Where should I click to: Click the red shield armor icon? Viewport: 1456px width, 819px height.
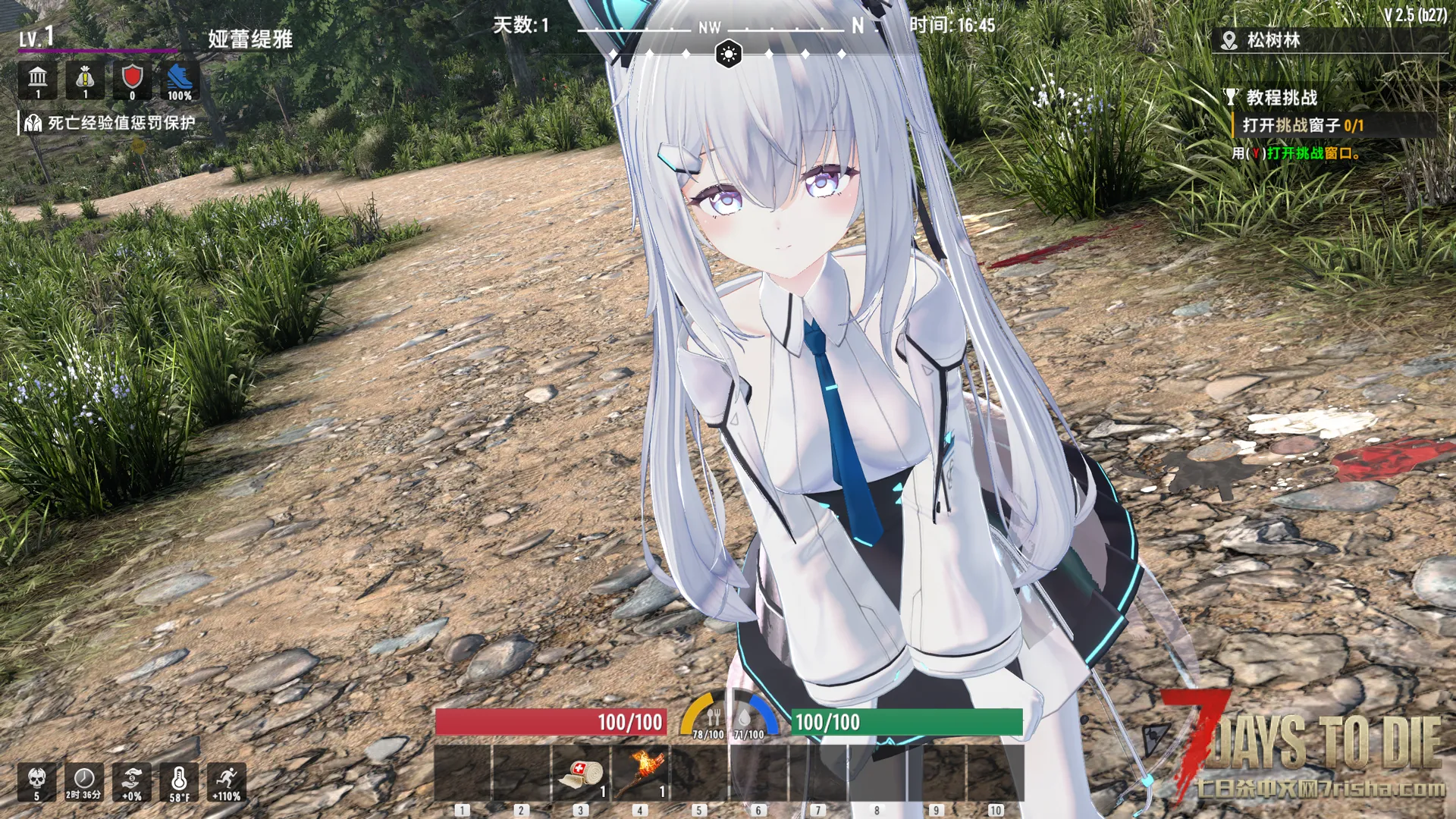coord(132,80)
